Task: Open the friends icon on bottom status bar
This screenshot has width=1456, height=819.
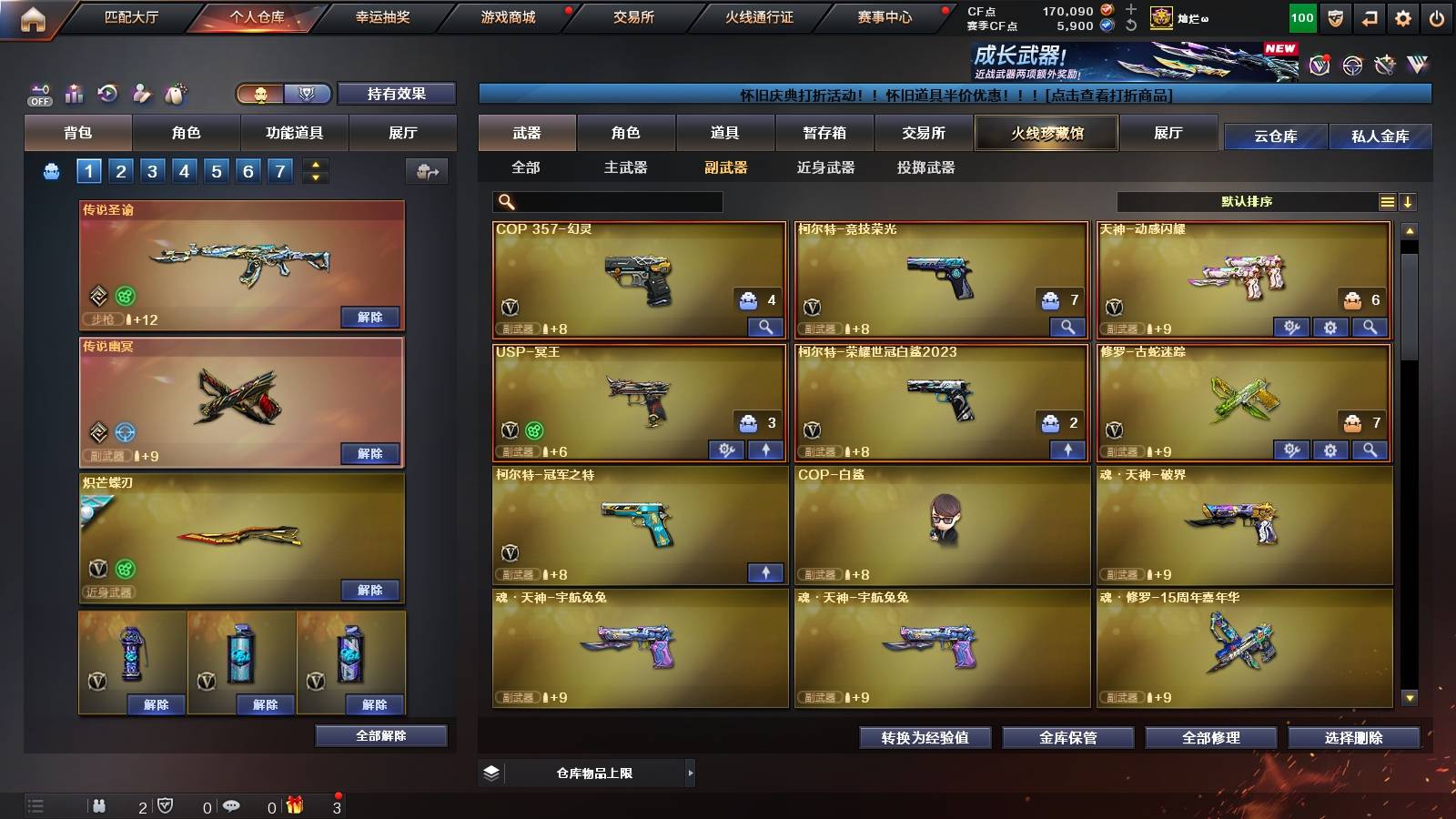Action: point(97,805)
